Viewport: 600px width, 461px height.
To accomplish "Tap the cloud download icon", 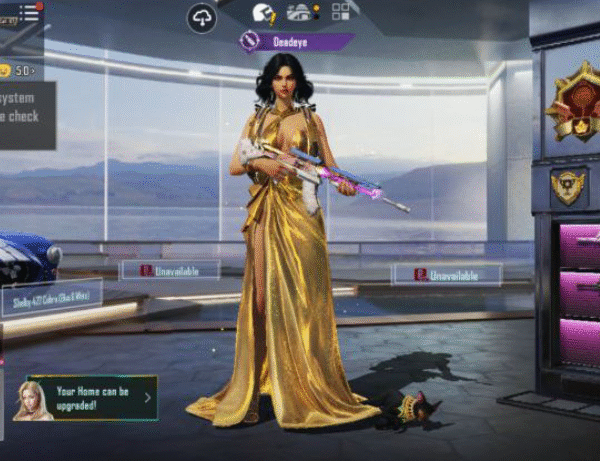I will [202, 16].
